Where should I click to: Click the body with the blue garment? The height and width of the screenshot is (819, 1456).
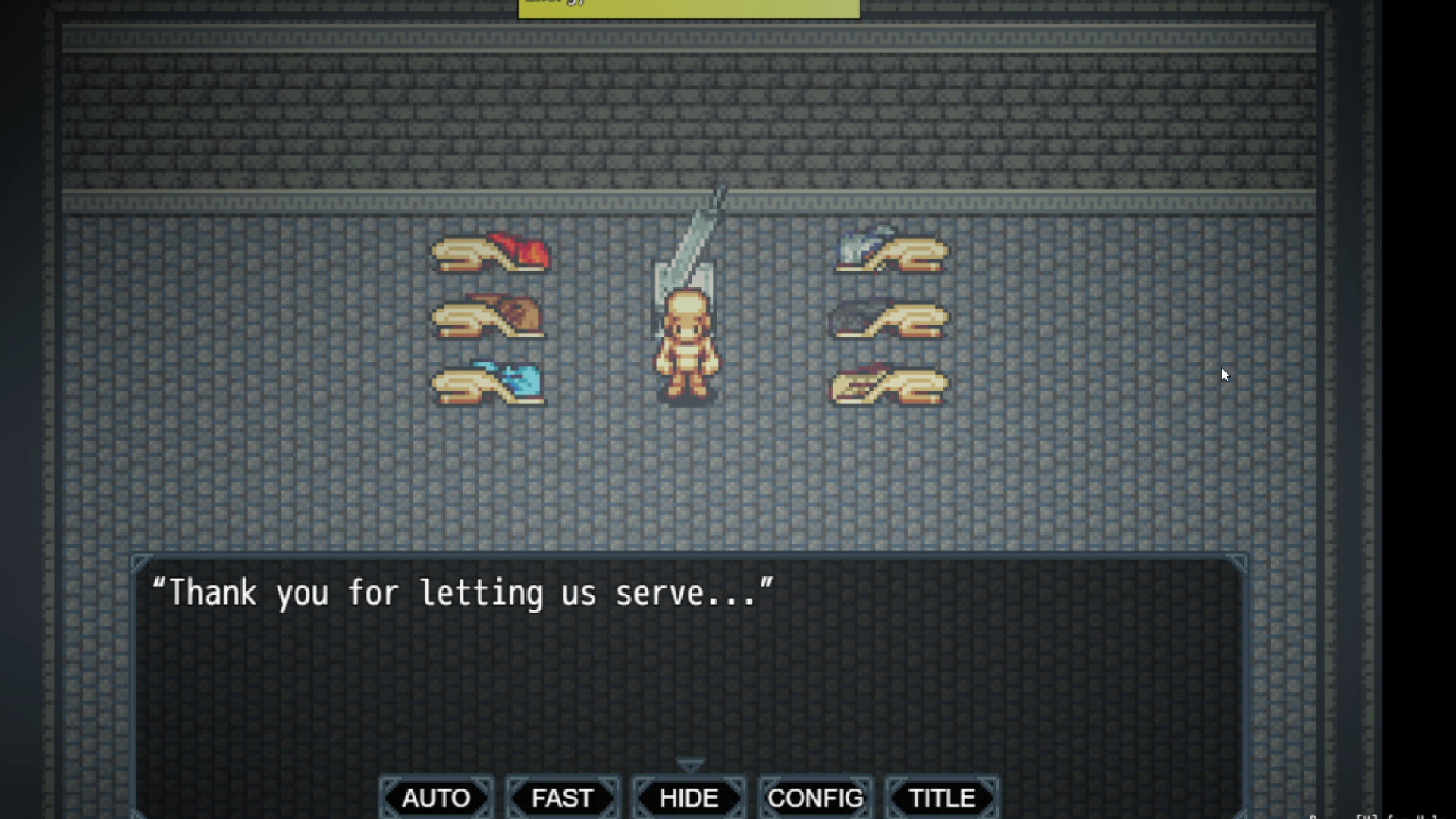coord(489,381)
